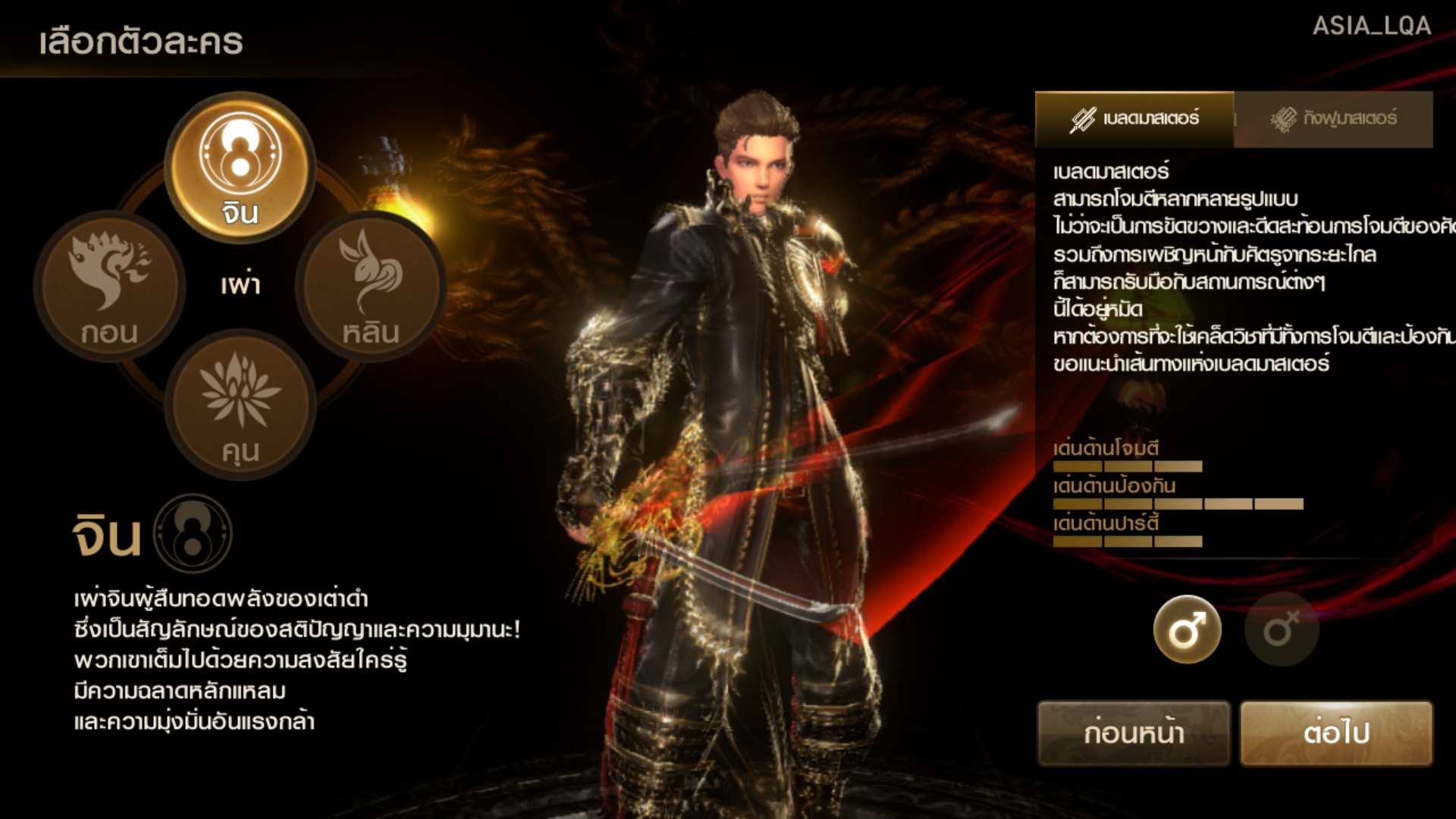The height and width of the screenshot is (819, 1456).
Task: Pick the หลิน (Lyn) race emblem
Action: point(370,286)
